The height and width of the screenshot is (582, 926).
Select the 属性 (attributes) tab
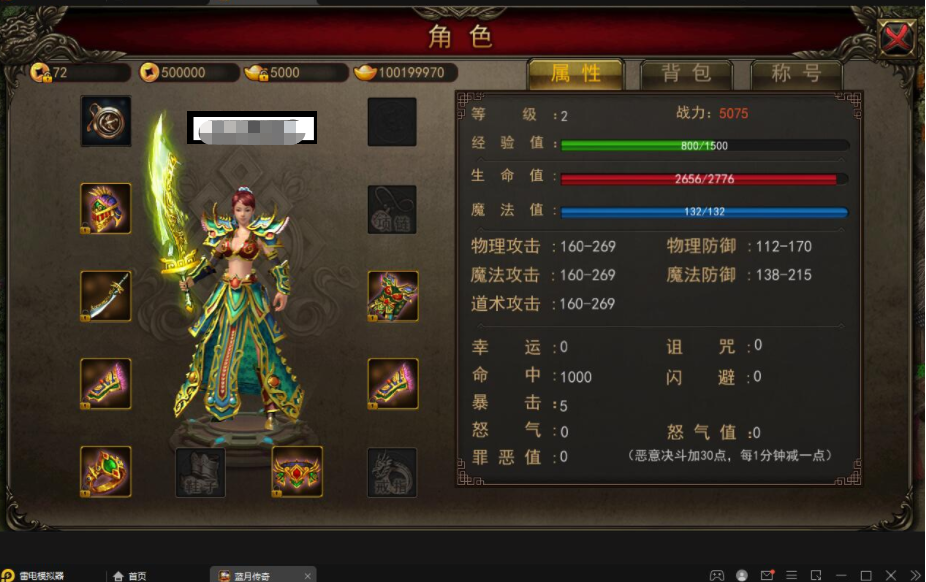pos(575,73)
